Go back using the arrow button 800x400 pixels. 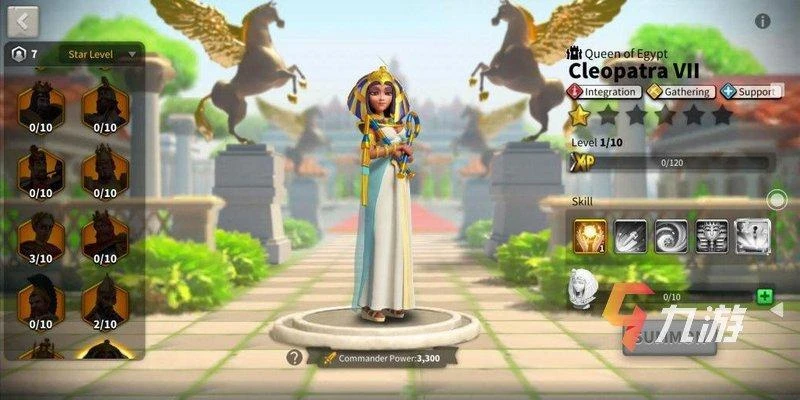(23, 19)
